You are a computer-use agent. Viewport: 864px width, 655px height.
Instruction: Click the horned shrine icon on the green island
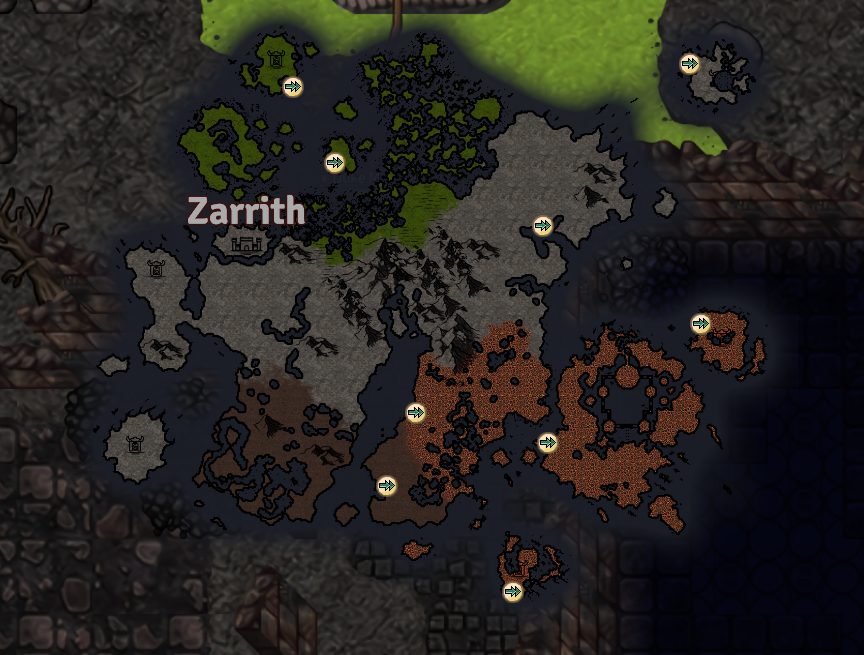[276, 59]
